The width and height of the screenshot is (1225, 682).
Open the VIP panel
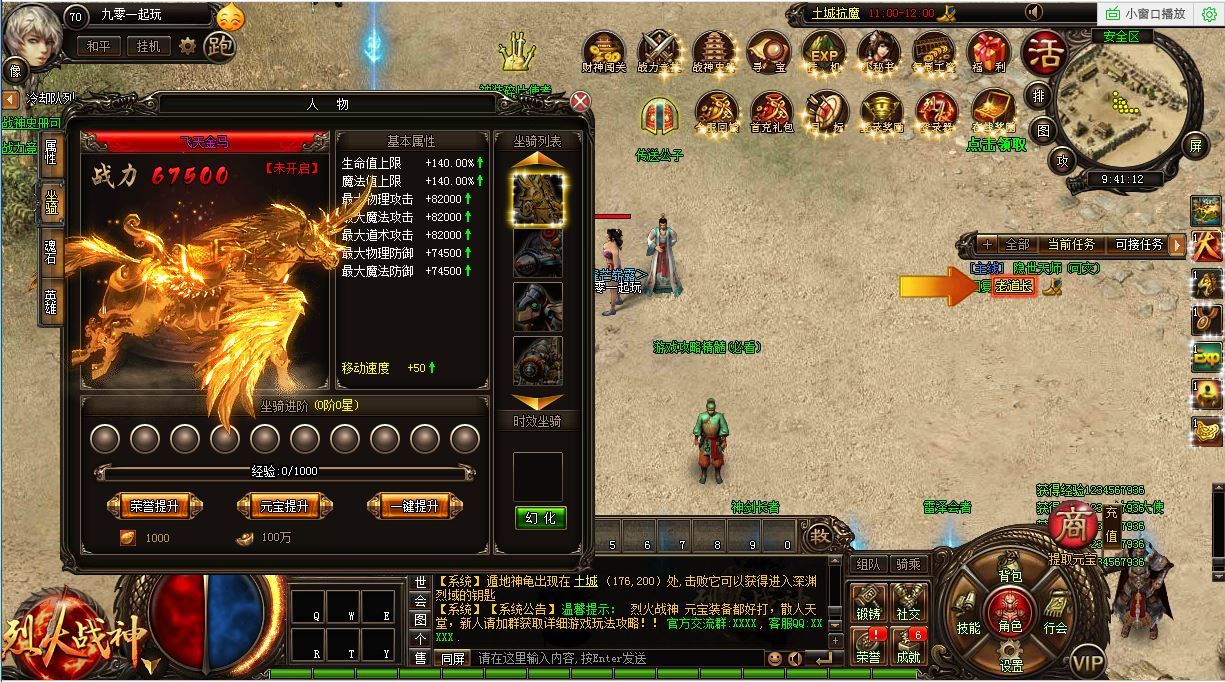1088,661
